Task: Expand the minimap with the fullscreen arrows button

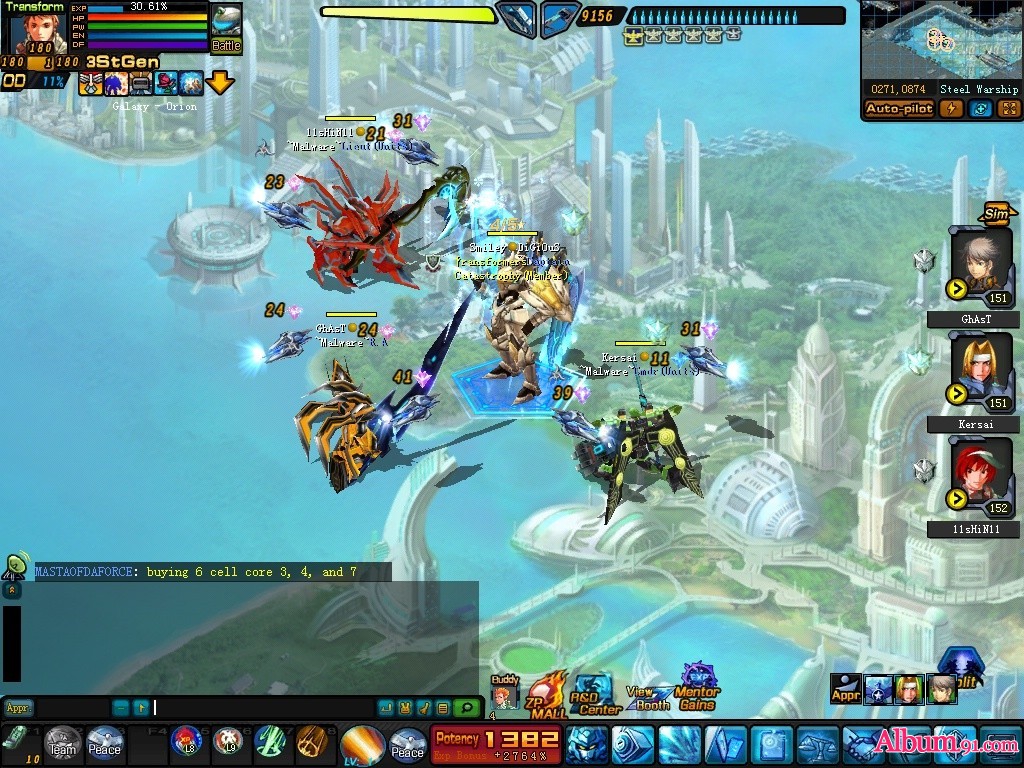Action: tap(1009, 109)
